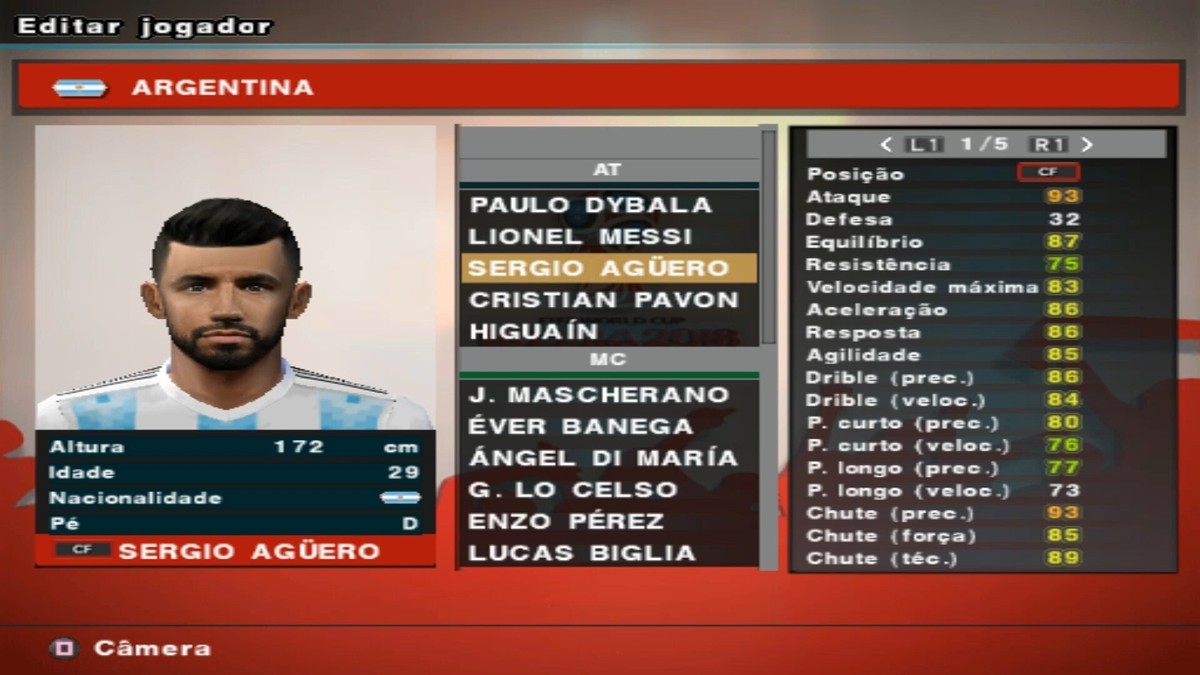Select the CF position value box

pos(1047,172)
